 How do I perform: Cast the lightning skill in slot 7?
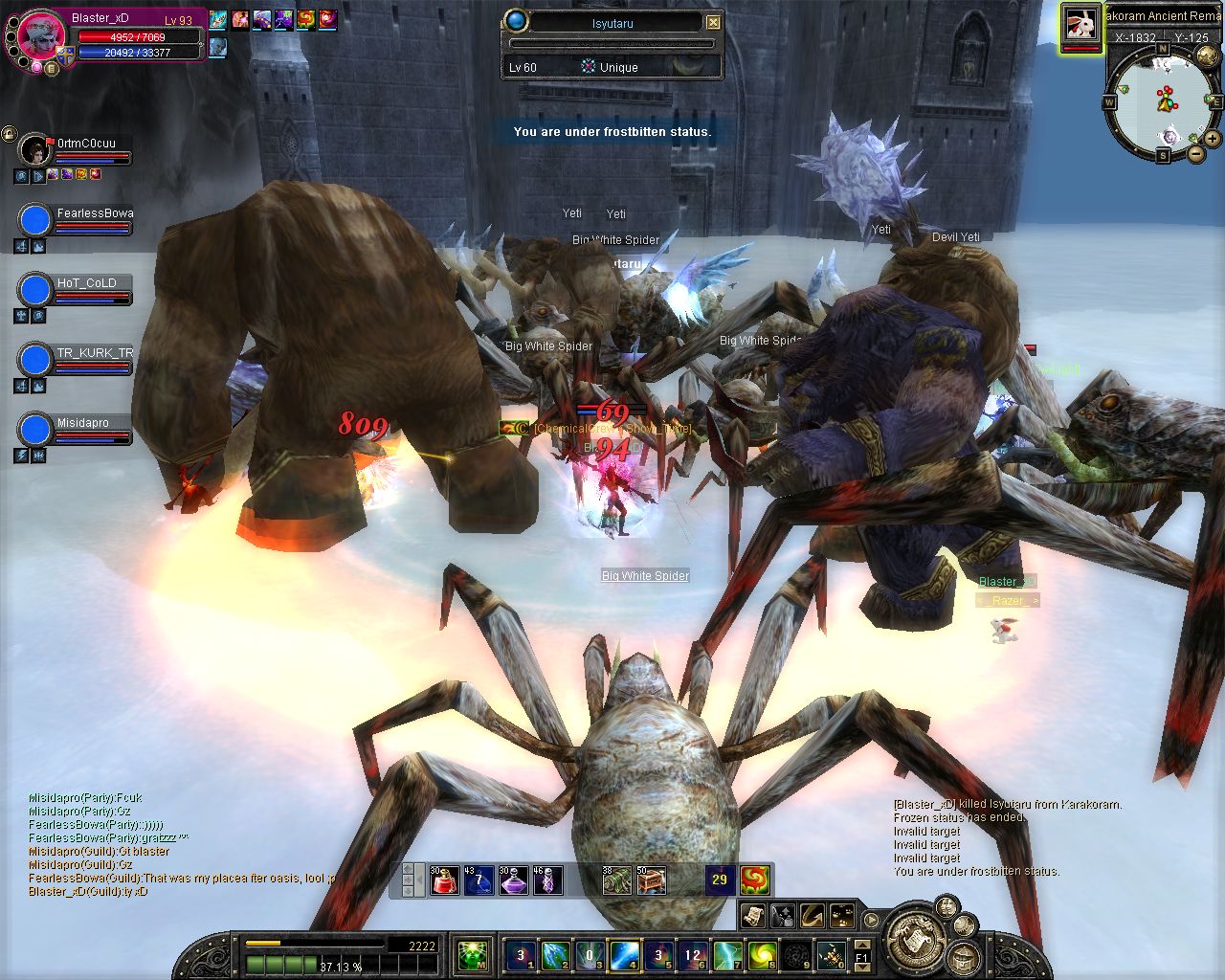[727, 954]
